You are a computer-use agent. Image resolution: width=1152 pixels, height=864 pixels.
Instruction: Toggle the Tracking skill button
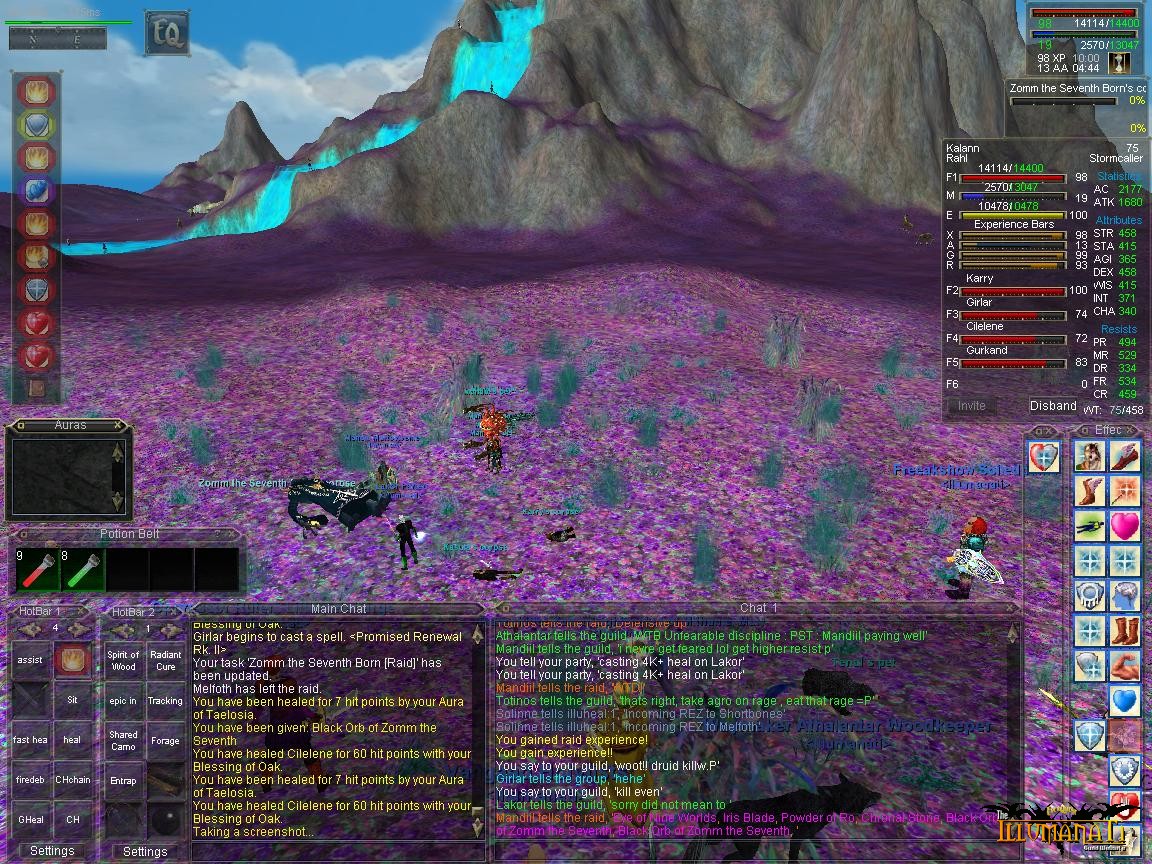pos(166,701)
